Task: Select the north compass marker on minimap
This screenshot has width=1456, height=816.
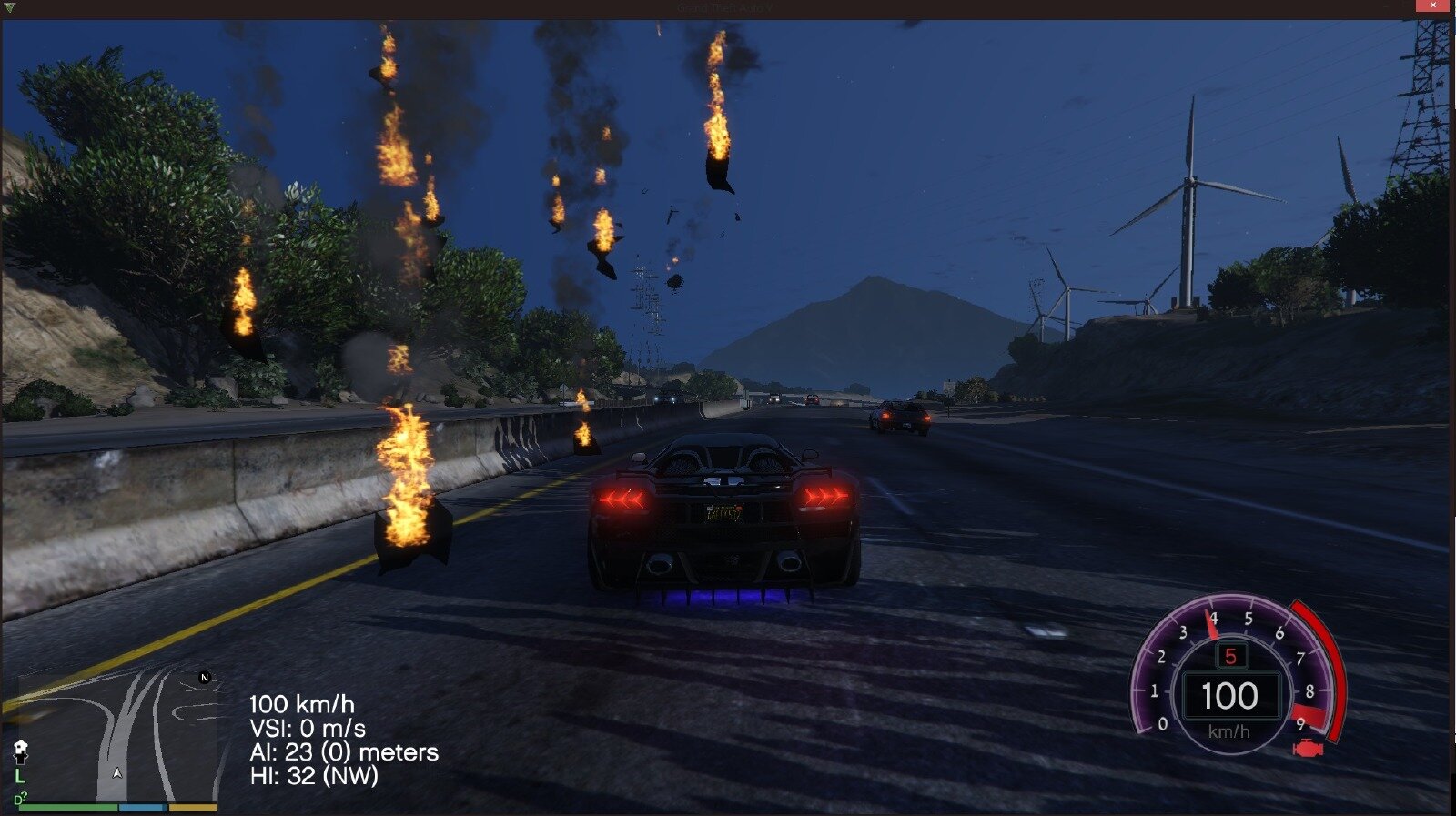Action: pyautogui.click(x=205, y=678)
